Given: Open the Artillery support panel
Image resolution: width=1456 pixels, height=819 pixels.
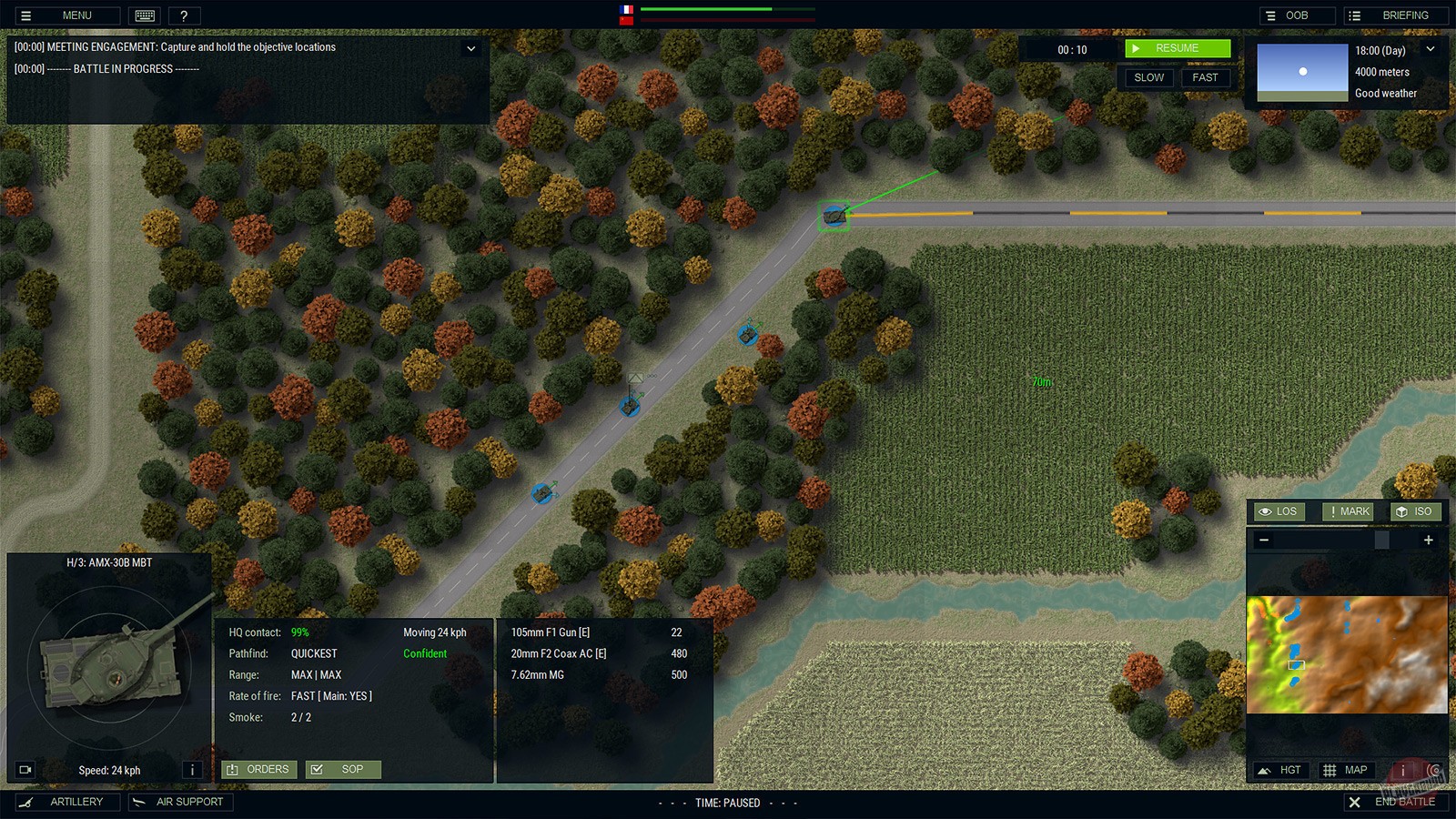Looking at the screenshot, I should 69,802.
